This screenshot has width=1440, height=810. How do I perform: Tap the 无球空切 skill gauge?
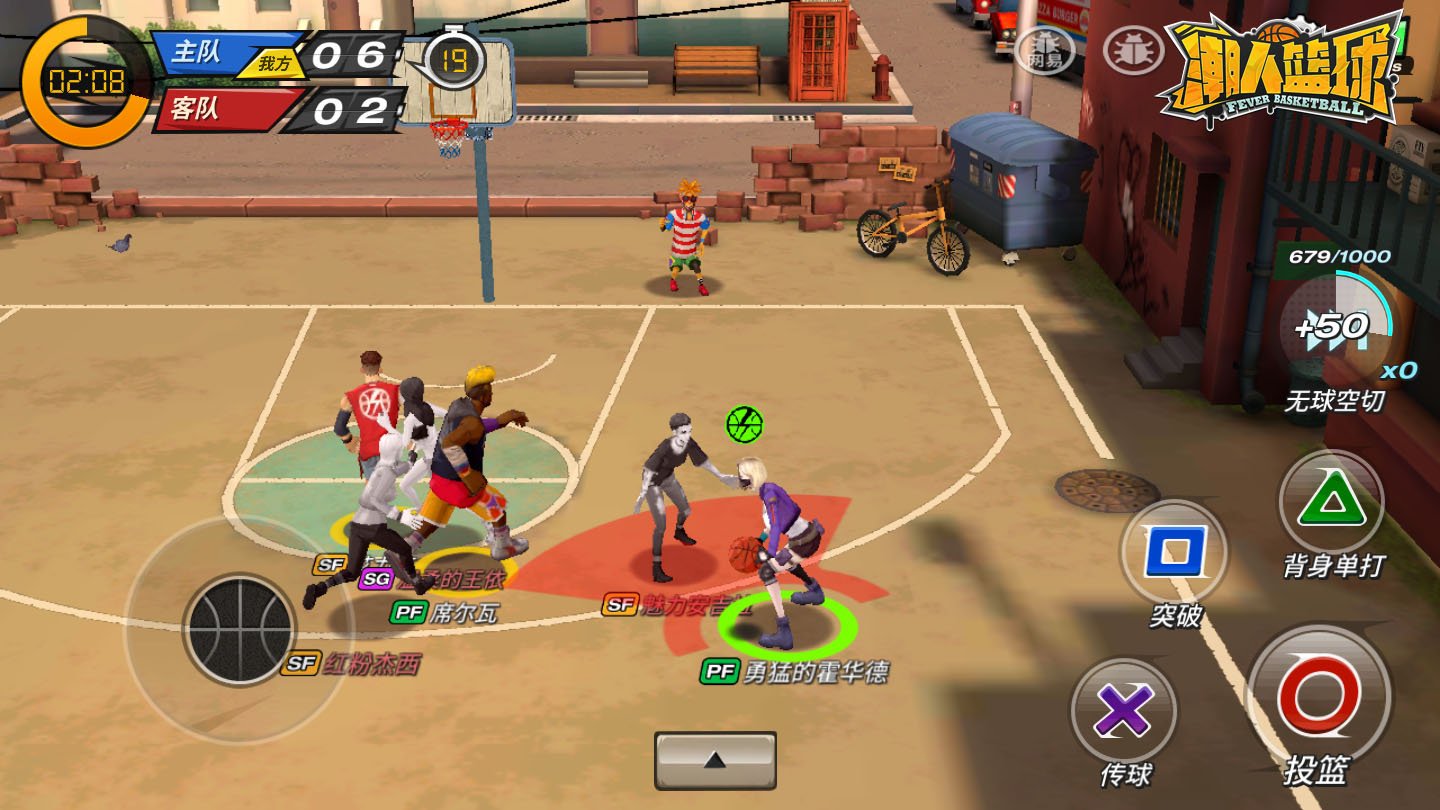(1336, 327)
